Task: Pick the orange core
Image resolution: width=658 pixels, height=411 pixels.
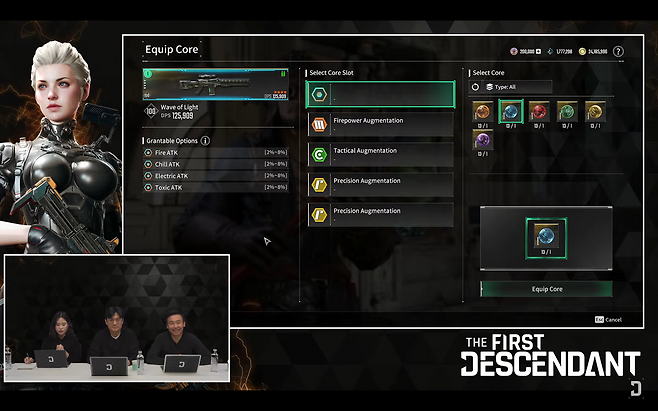Action: (x=483, y=111)
